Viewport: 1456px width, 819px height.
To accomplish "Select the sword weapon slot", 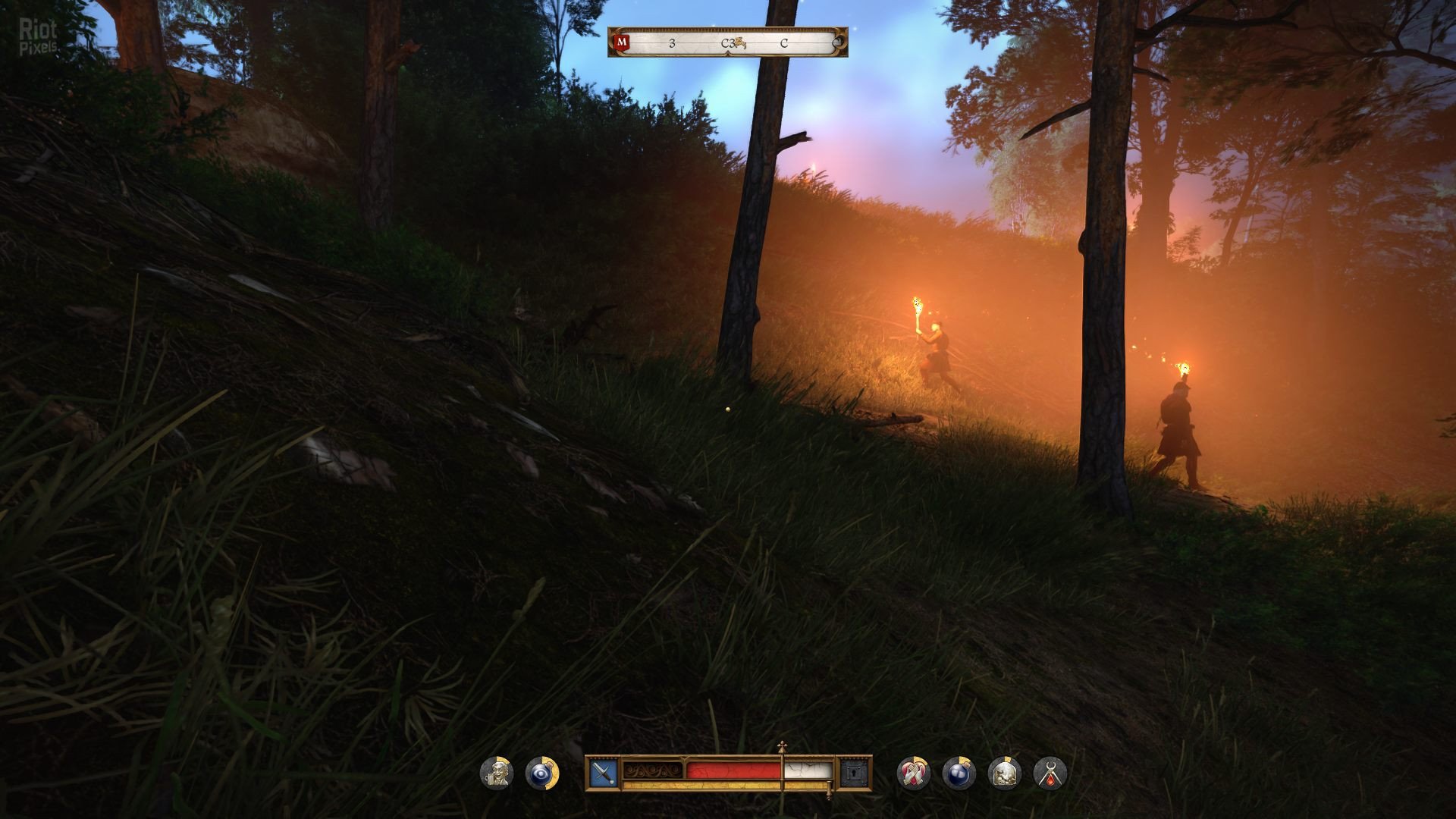I will [604, 773].
